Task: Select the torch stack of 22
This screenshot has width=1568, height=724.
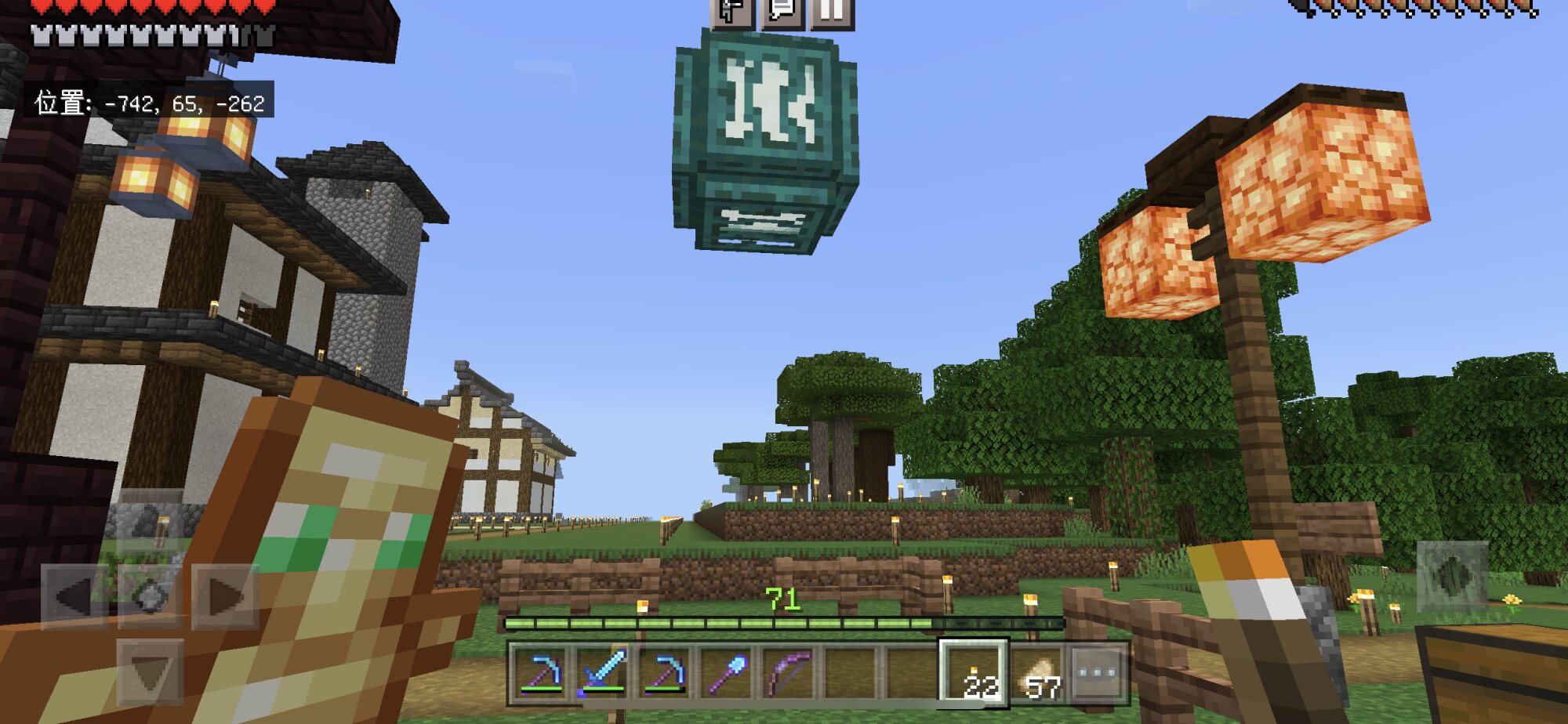Action: point(975,674)
